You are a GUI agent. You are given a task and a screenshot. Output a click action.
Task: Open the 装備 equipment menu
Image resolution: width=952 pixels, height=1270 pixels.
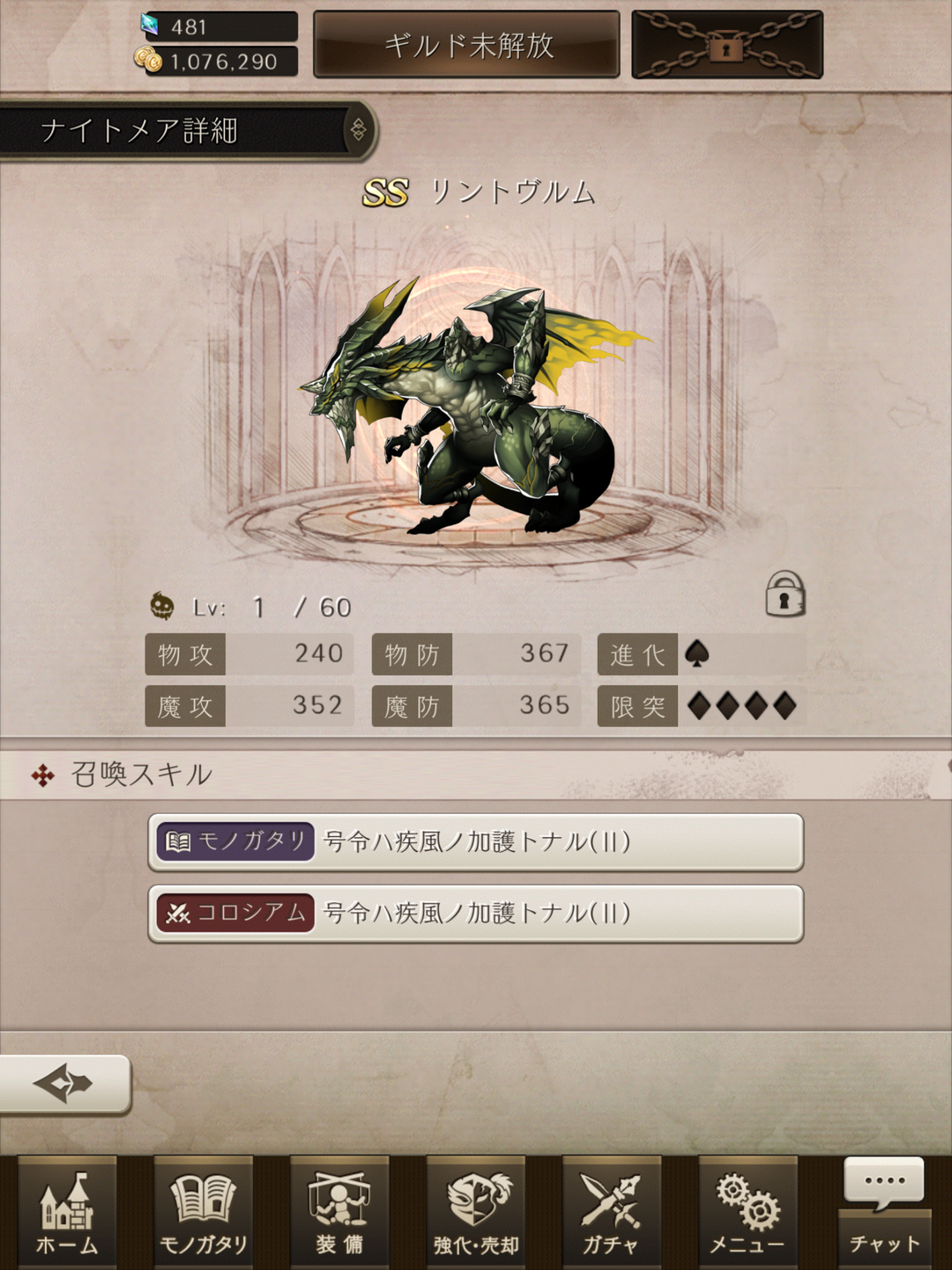click(x=339, y=1214)
